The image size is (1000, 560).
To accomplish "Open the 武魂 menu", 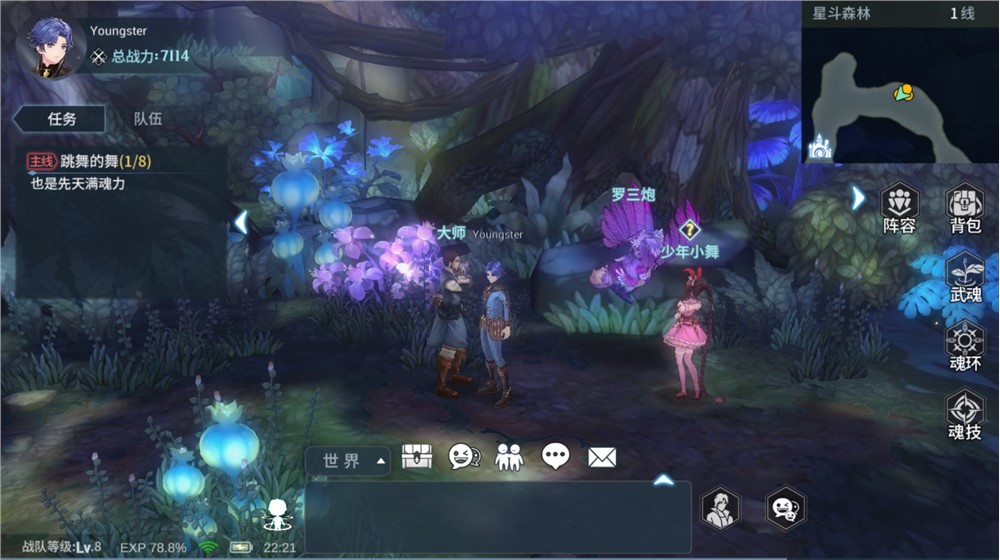I will (965, 278).
